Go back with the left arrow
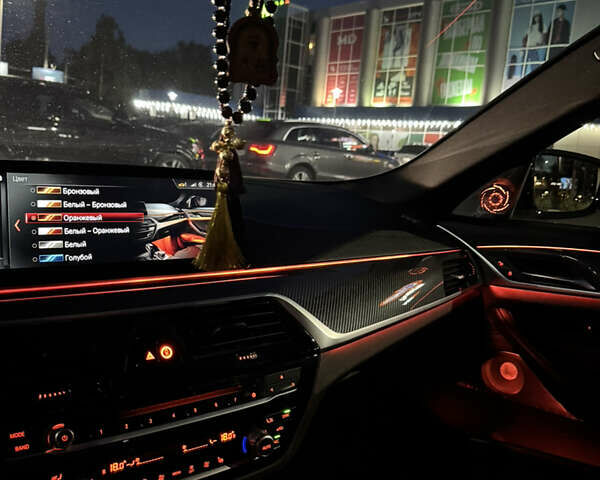600x480 pixels. pyautogui.click(x=17, y=225)
